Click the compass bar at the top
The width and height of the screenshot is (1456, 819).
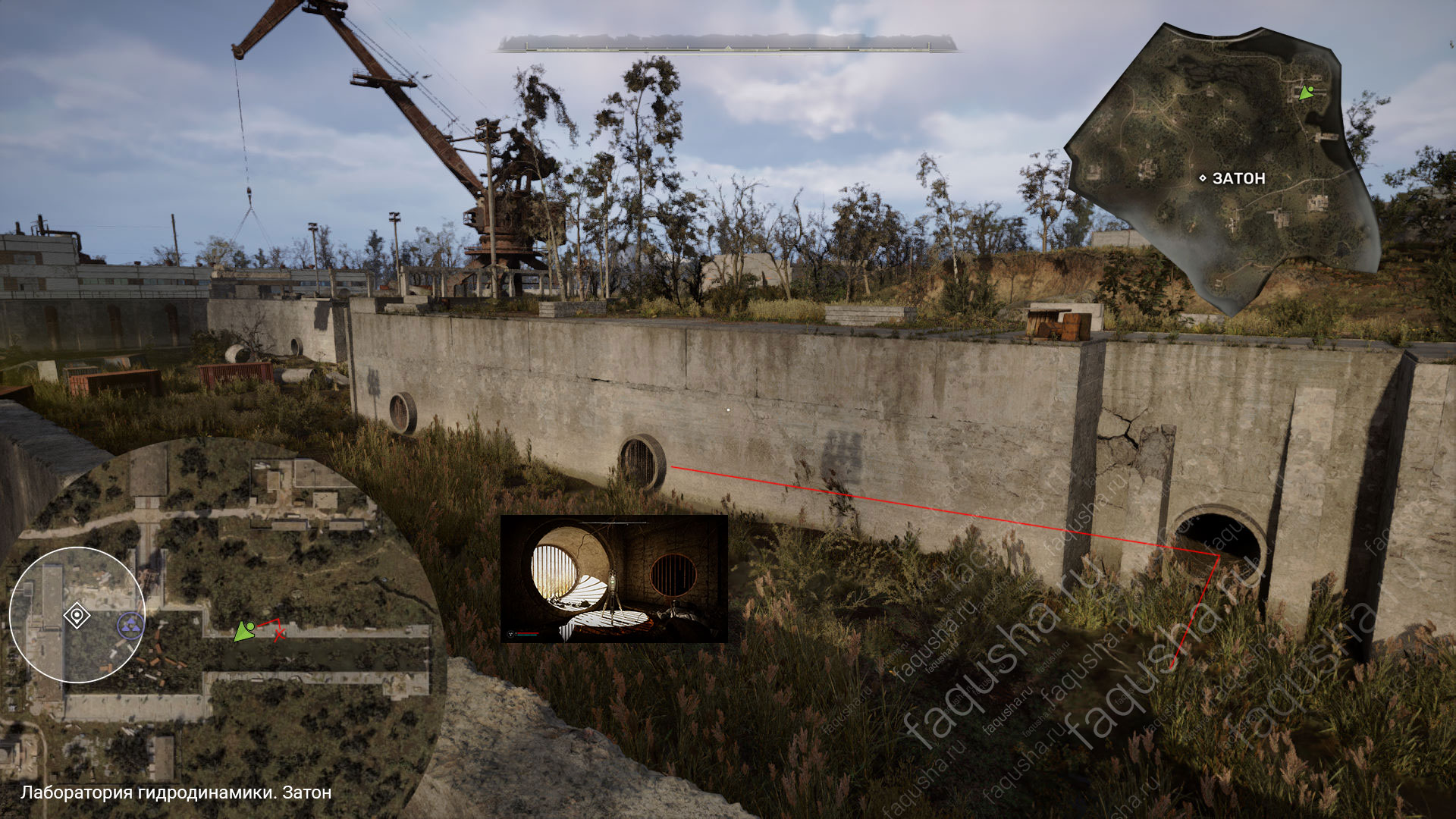[x=727, y=44]
